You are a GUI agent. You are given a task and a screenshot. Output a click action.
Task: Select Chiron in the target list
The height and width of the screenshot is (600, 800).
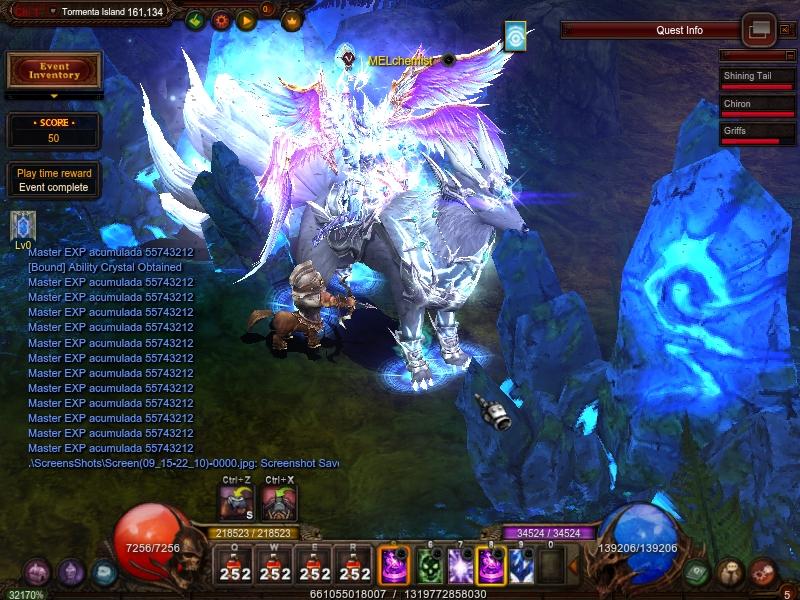(751, 105)
